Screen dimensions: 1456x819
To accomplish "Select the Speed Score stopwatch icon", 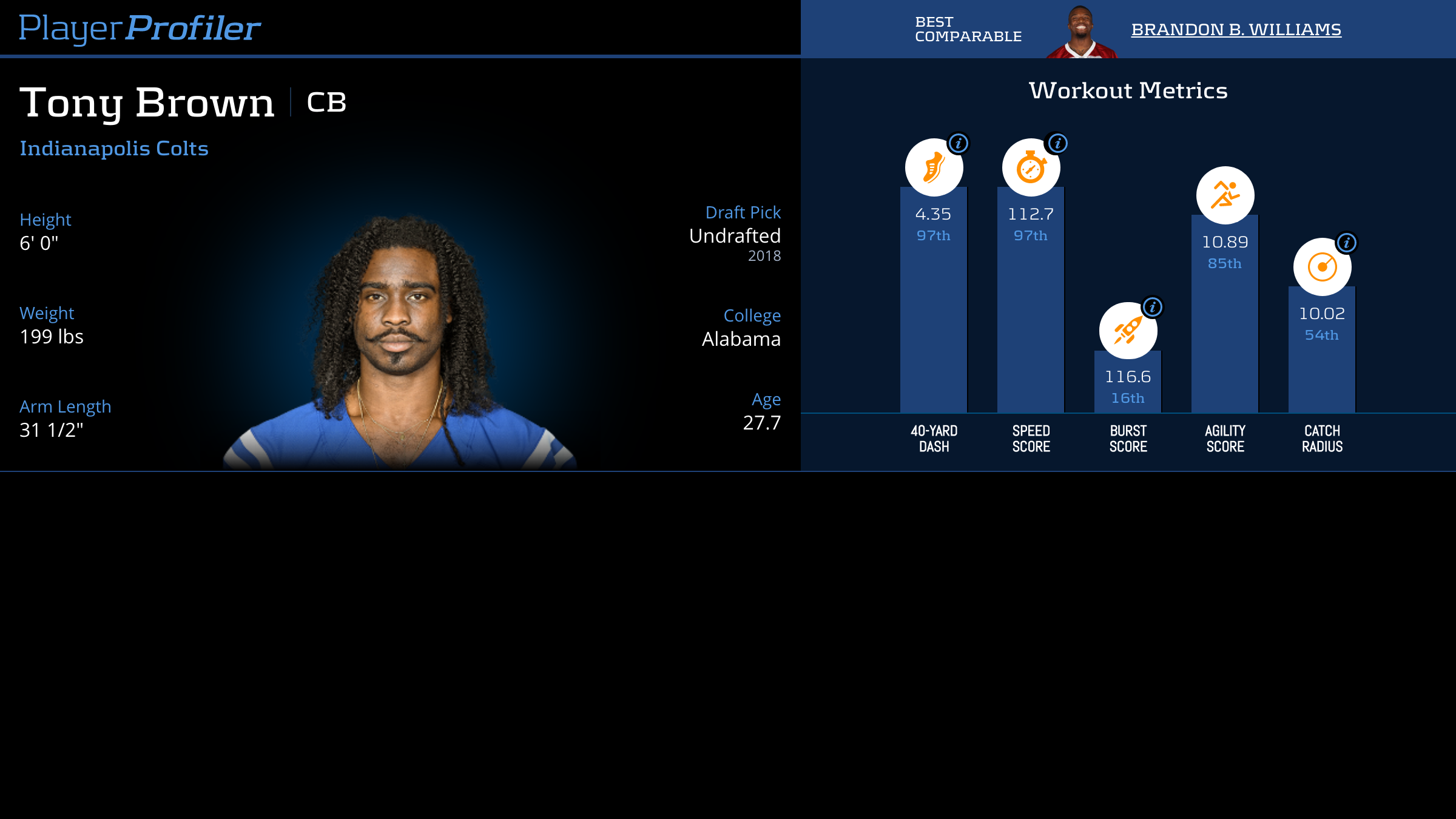I will (x=1030, y=168).
